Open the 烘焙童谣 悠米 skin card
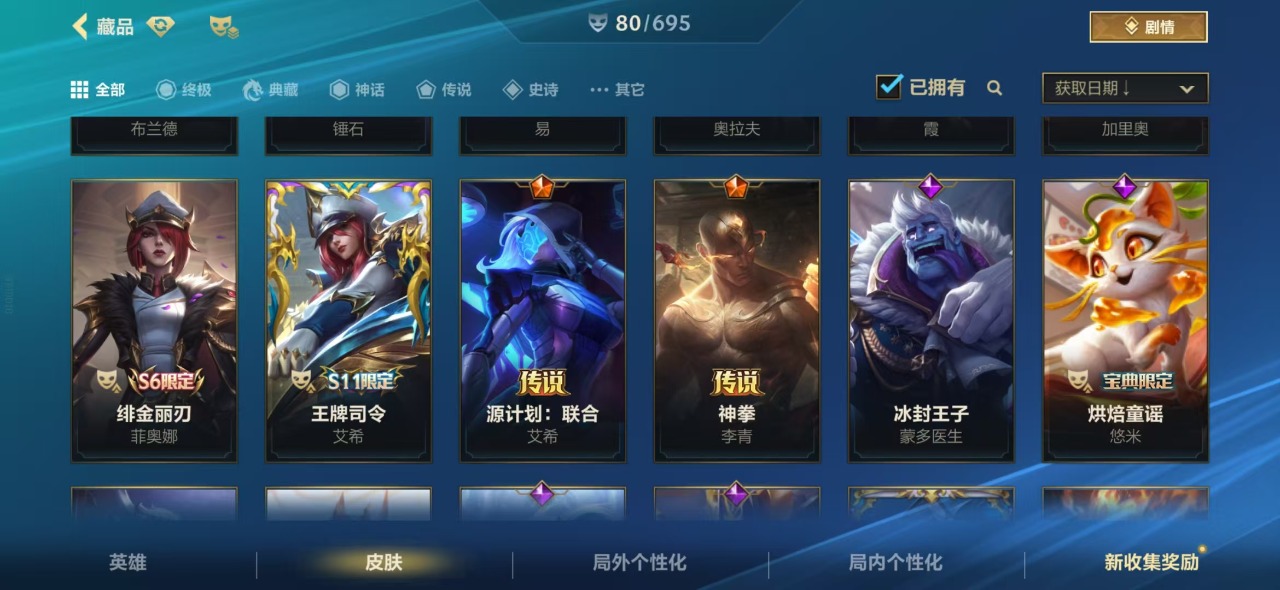 click(1125, 320)
